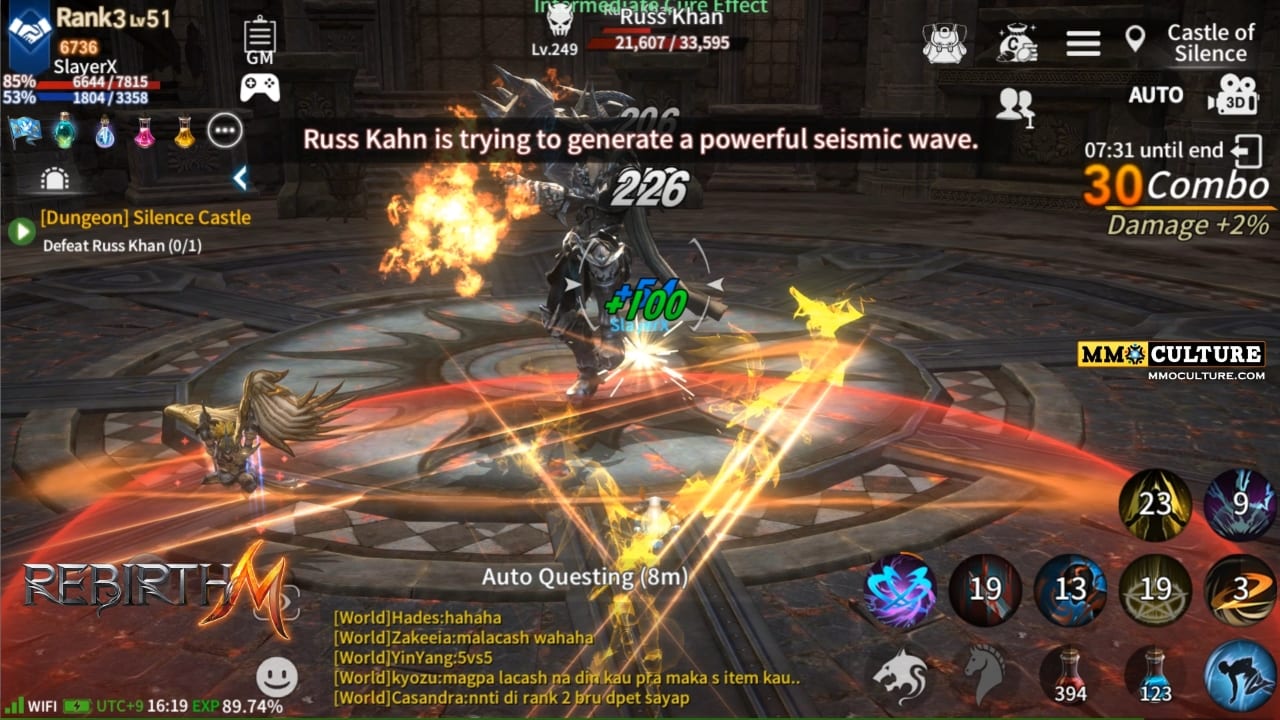The image size is (1280, 720).
Task: Expand buffs with the three-dot button
Action: click(x=225, y=130)
